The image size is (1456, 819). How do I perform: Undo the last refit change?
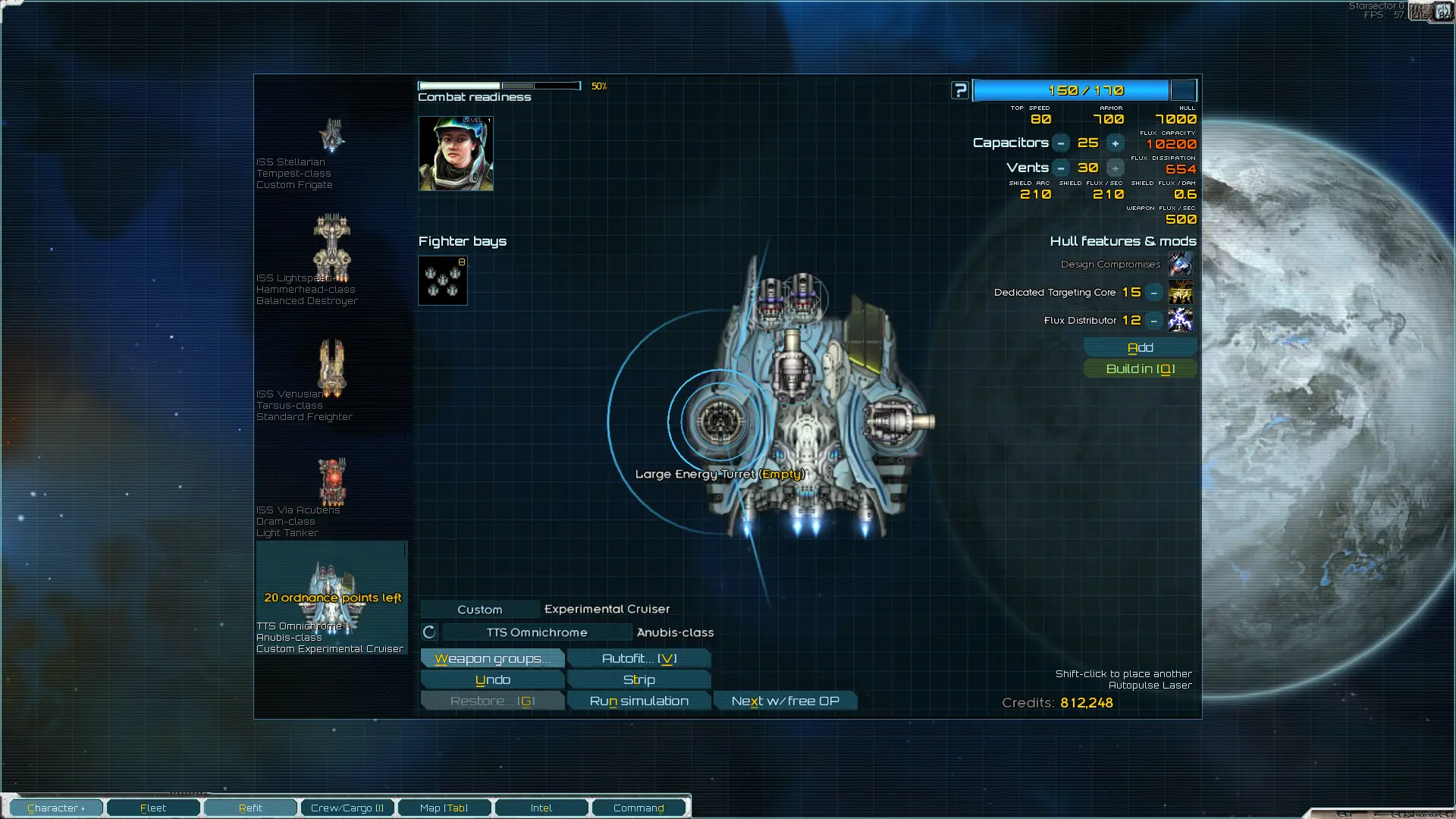(492, 679)
